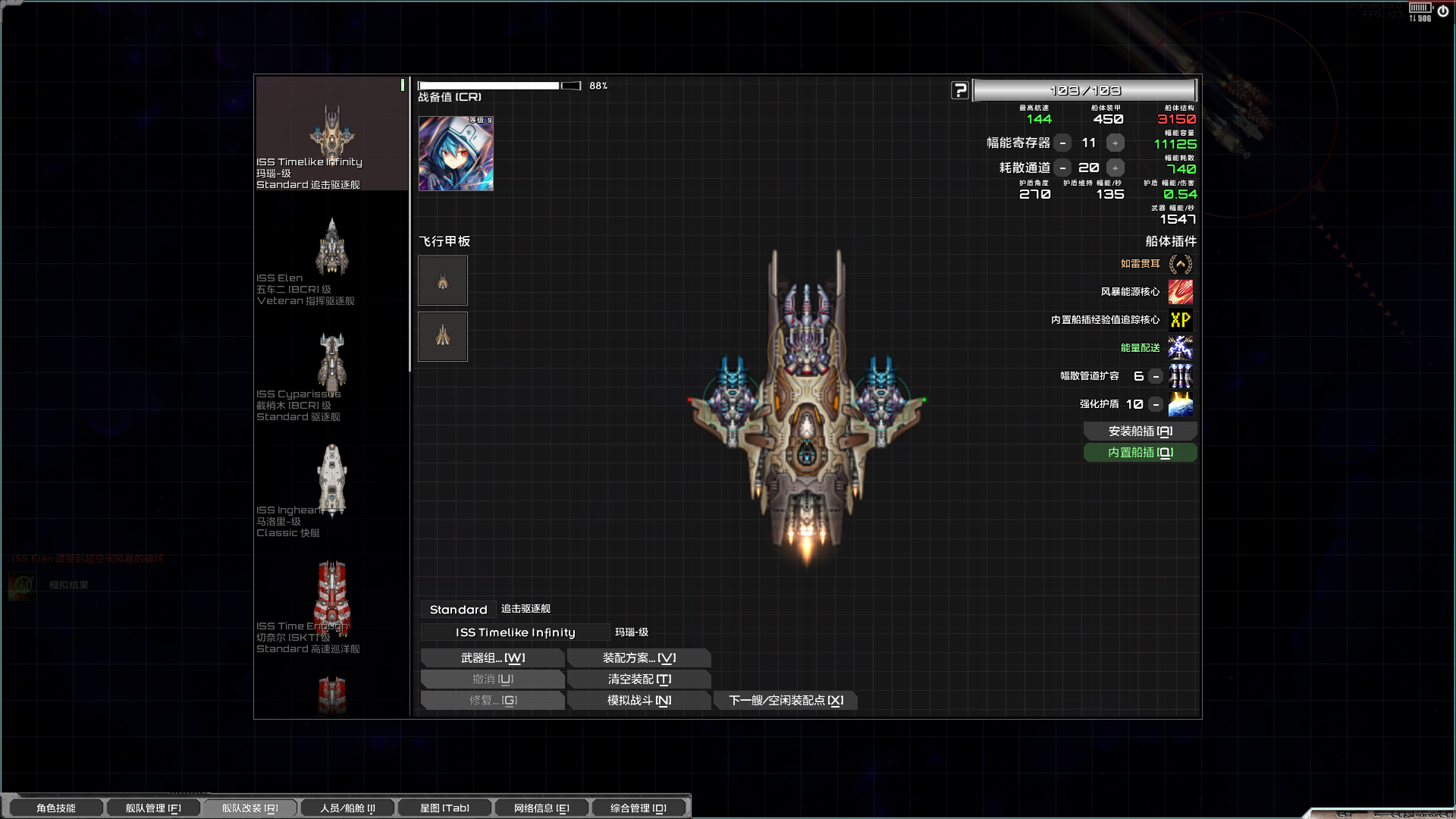
Task: Open the 星图 [Tab] screen
Action: pyautogui.click(x=444, y=808)
